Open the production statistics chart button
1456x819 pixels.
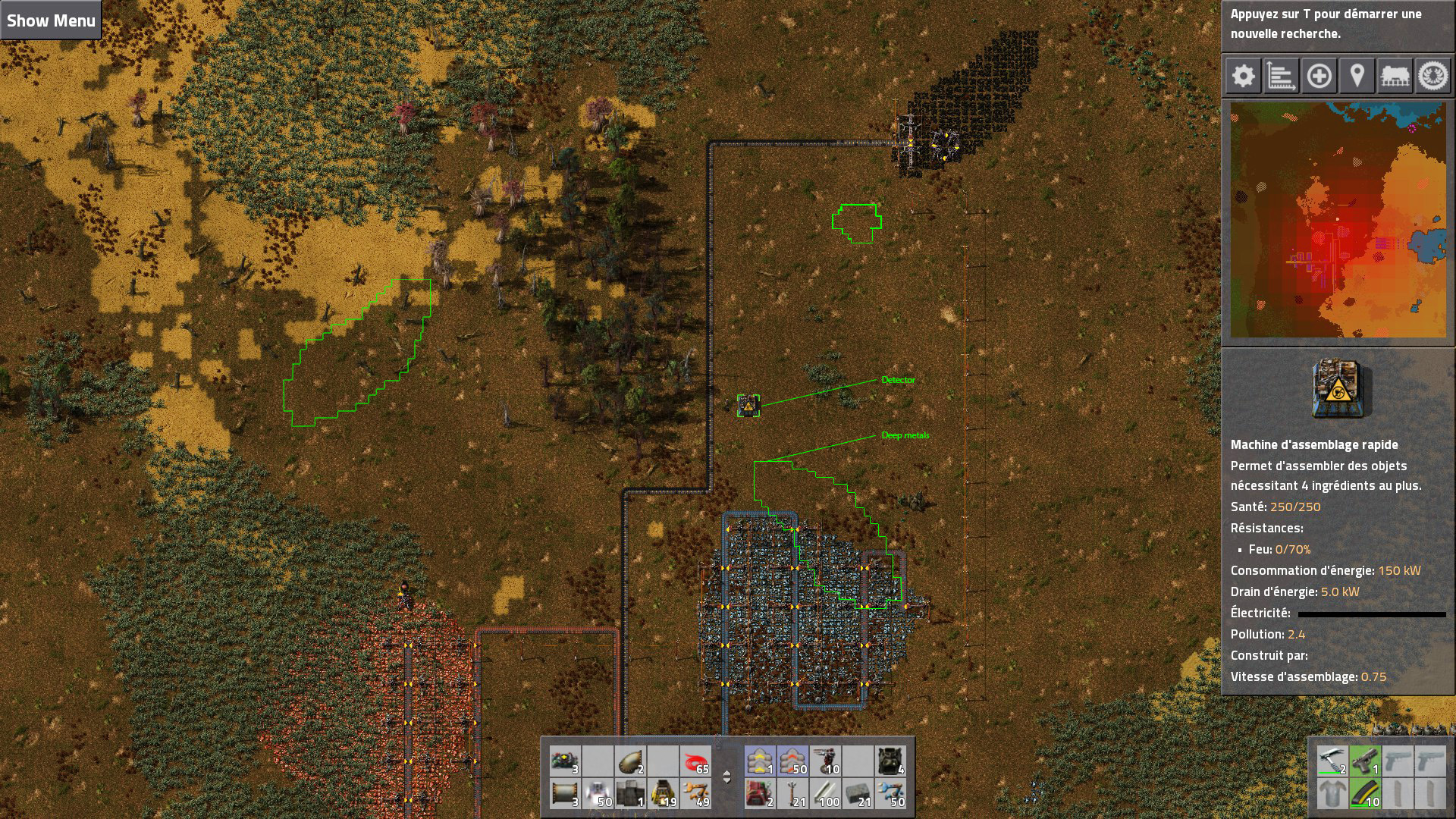click(x=1281, y=76)
